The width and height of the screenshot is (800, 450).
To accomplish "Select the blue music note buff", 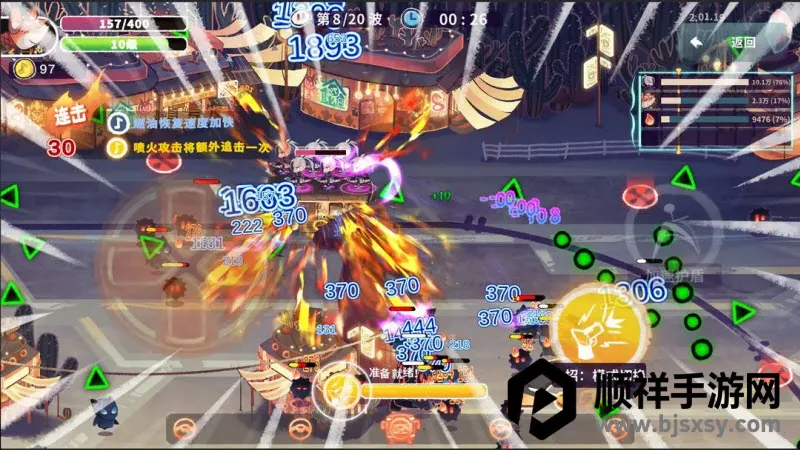I will pos(117,122).
